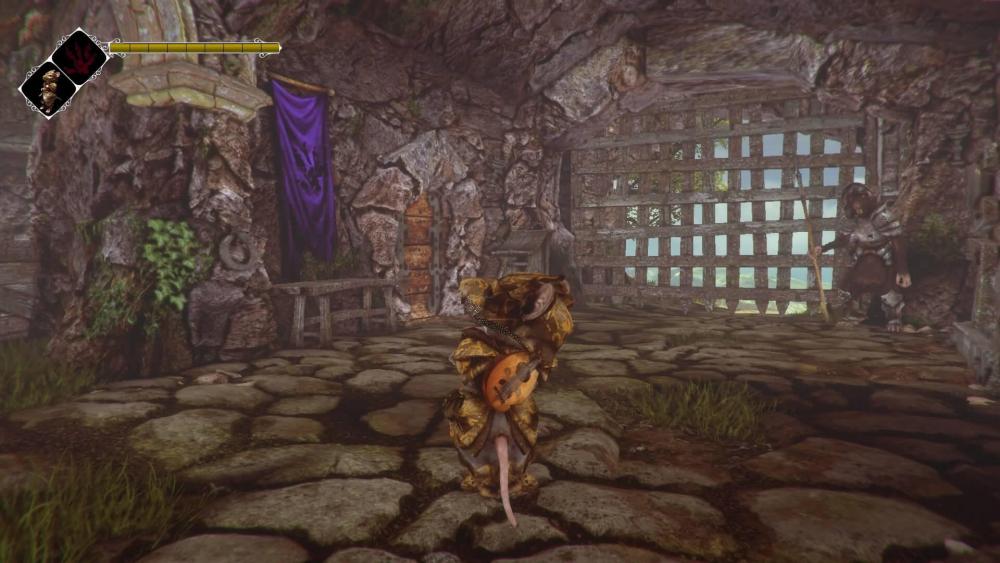The width and height of the screenshot is (1000, 563).
Task: Click the red handprint diamond icon
Action: (80, 56)
